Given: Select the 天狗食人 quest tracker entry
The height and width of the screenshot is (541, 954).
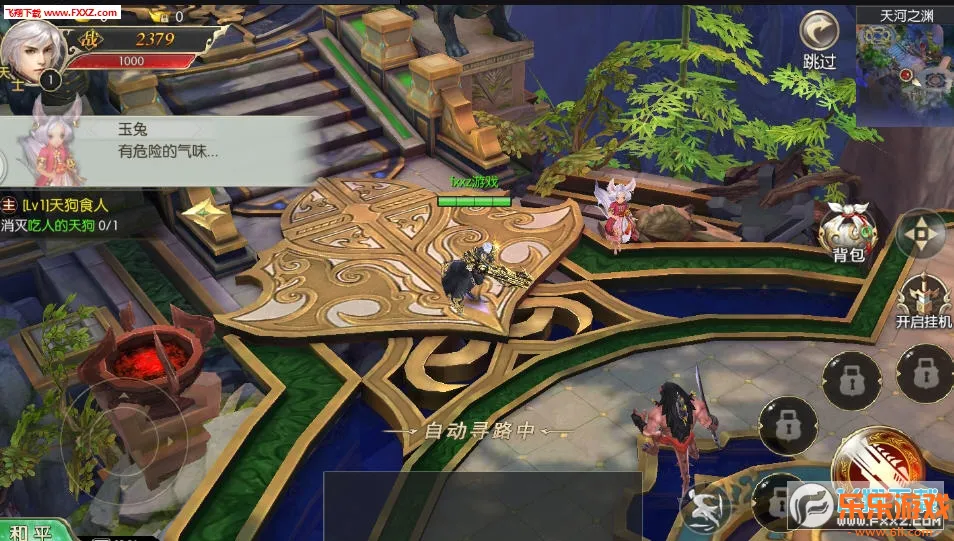Looking at the screenshot, I should 62,214.
